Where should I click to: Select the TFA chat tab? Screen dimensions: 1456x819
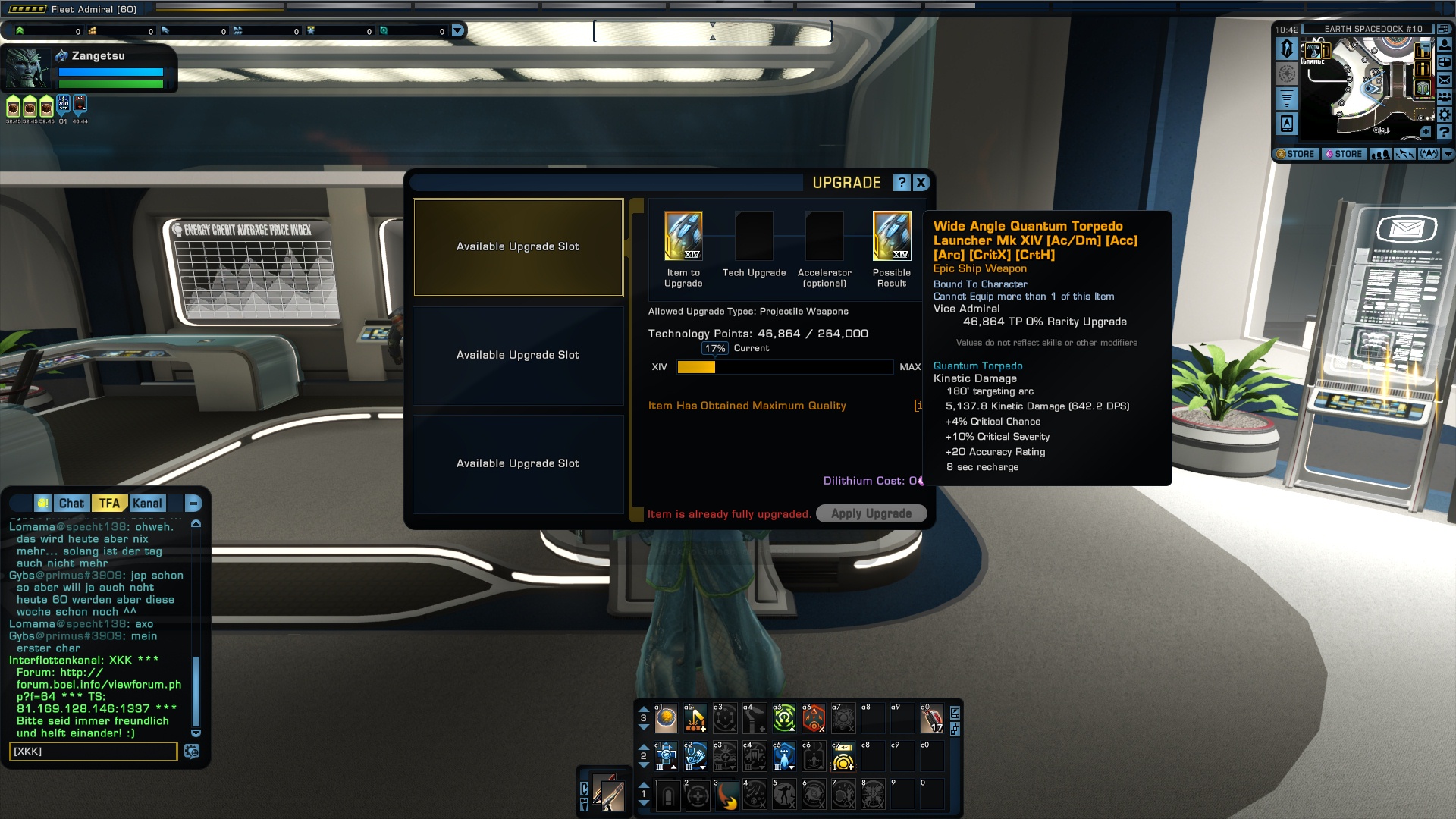[x=109, y=504]
